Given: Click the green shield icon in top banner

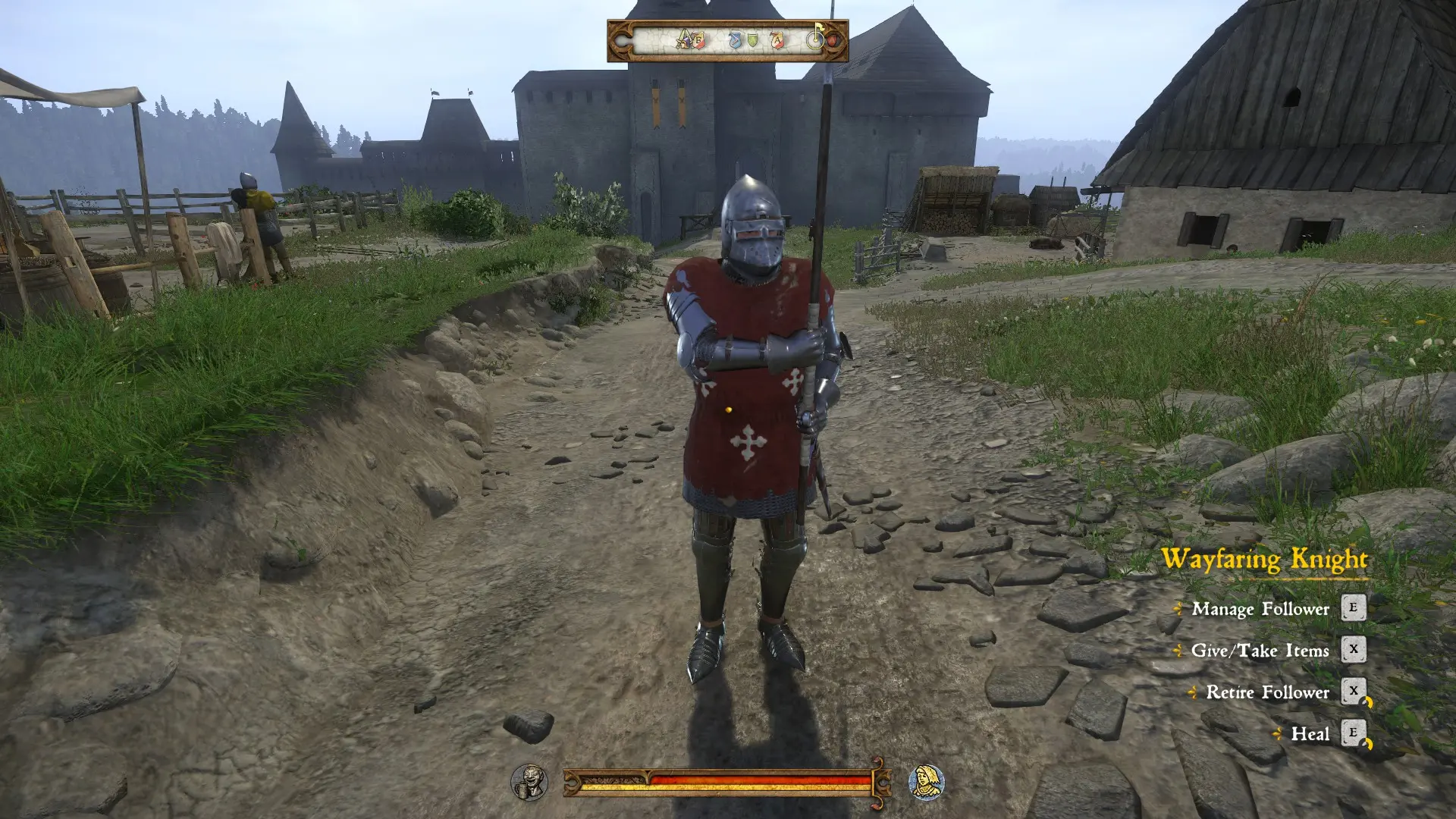Looking at the screenshot, I should (753, 40).
